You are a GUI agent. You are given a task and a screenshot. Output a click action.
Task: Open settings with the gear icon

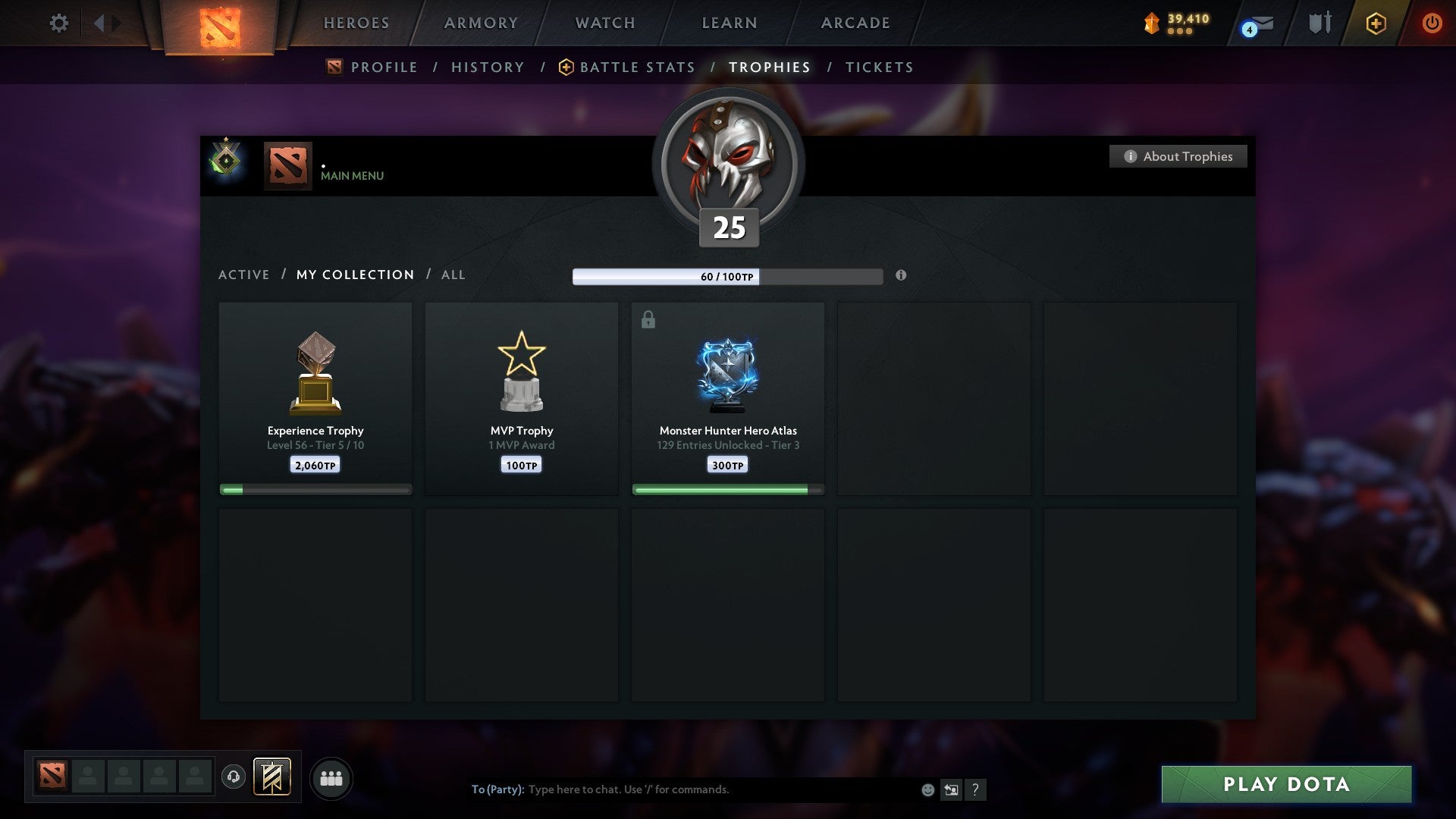coord(58,23)
